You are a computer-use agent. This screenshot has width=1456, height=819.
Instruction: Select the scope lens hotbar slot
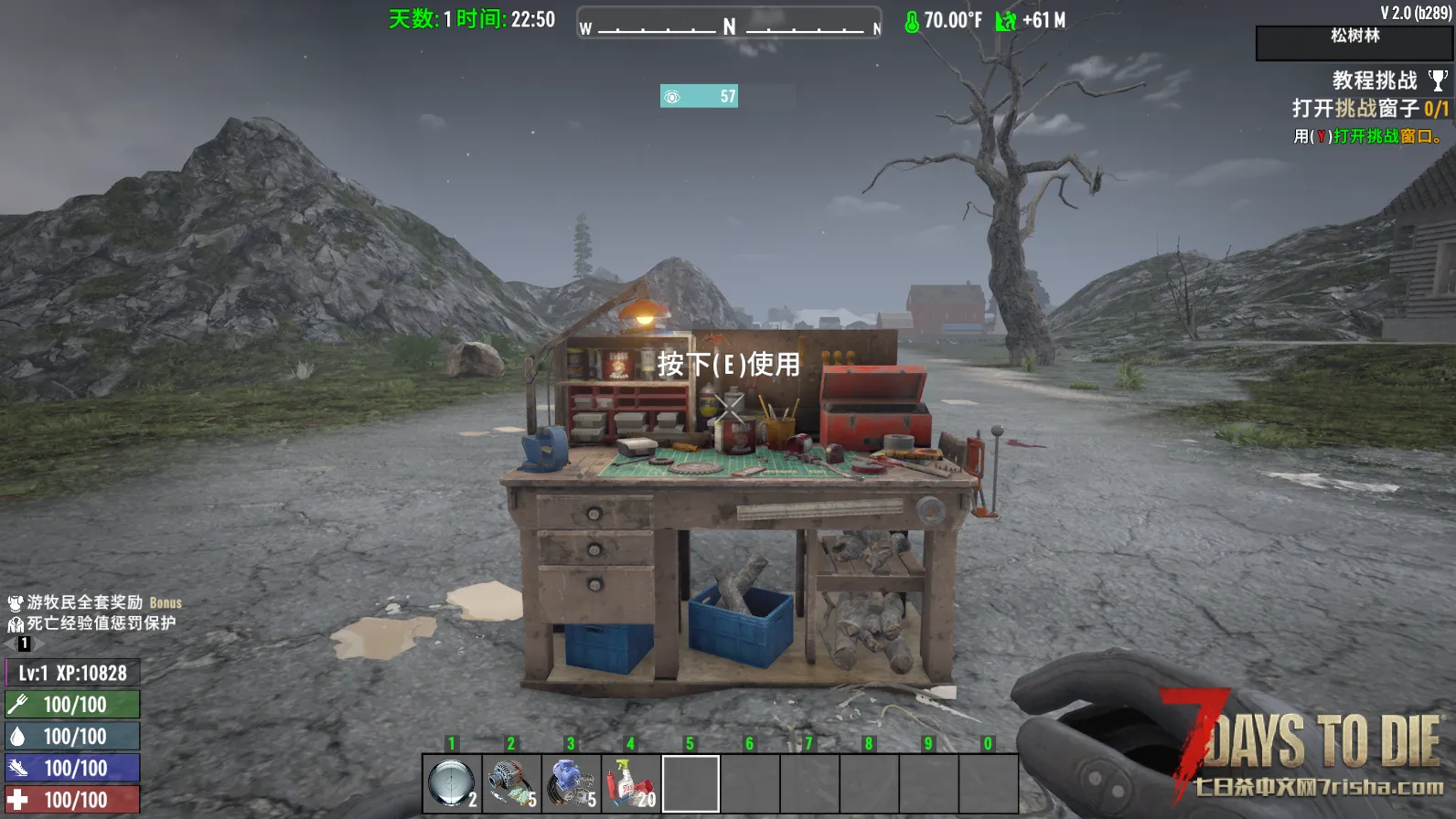tap(452, 783)
